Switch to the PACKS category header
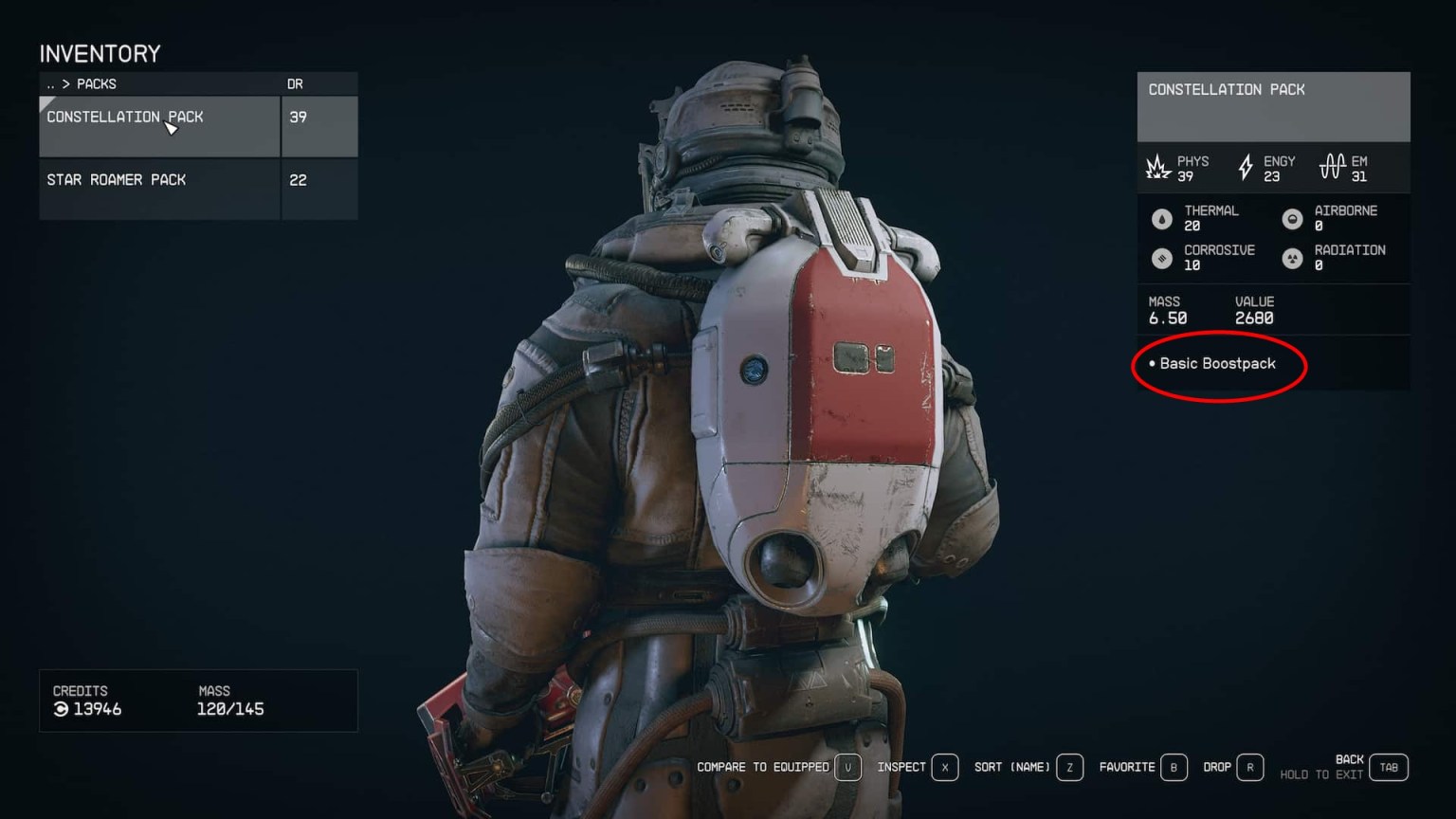 point(95,84)
